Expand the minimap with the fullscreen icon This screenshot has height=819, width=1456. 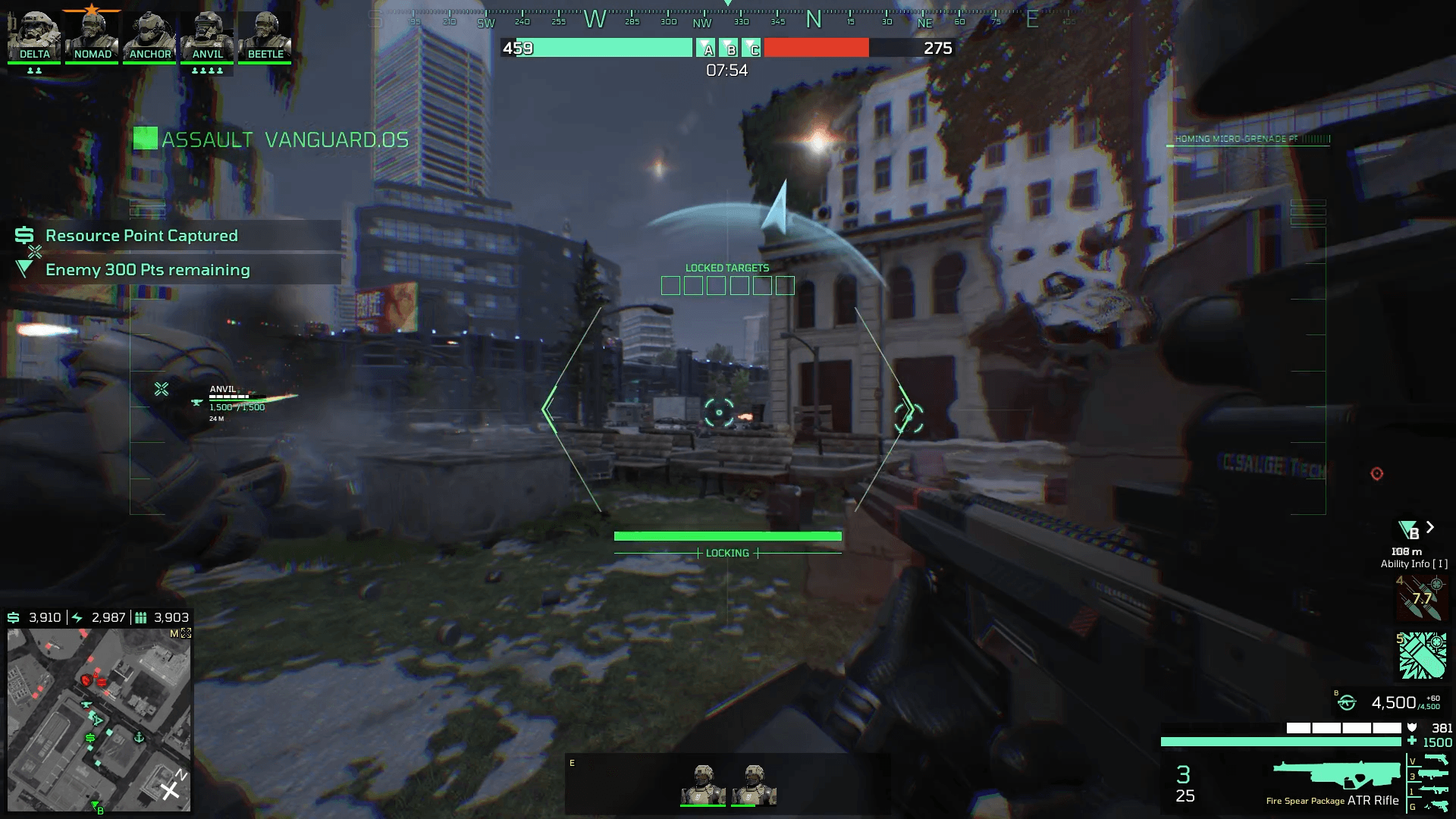point(187,633)
